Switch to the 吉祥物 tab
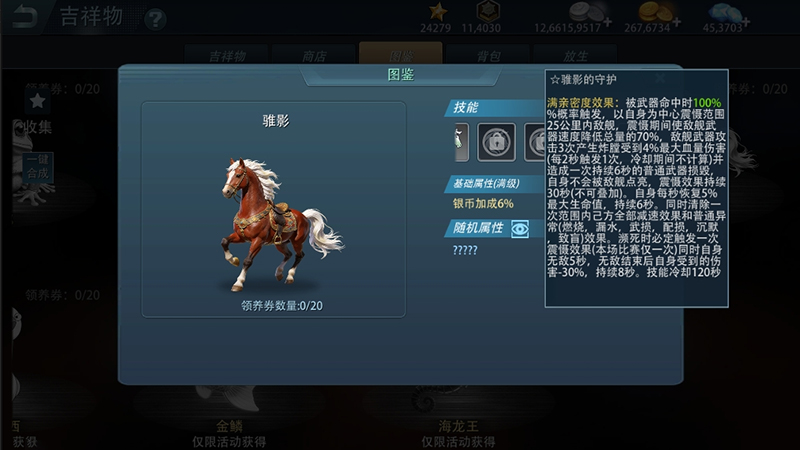 (x=227, y=56)
